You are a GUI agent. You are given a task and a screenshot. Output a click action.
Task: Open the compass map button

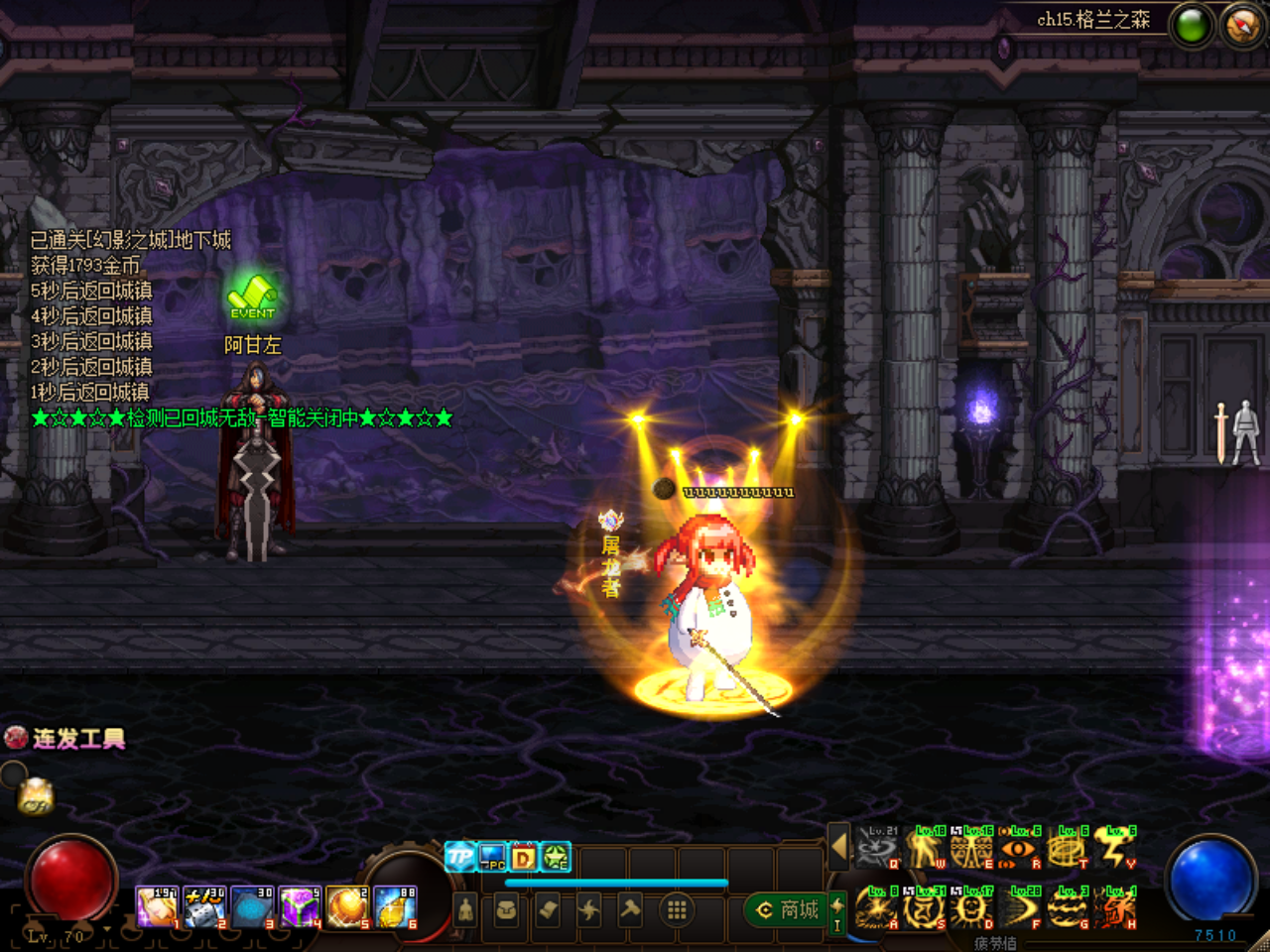click(1242, 27)
